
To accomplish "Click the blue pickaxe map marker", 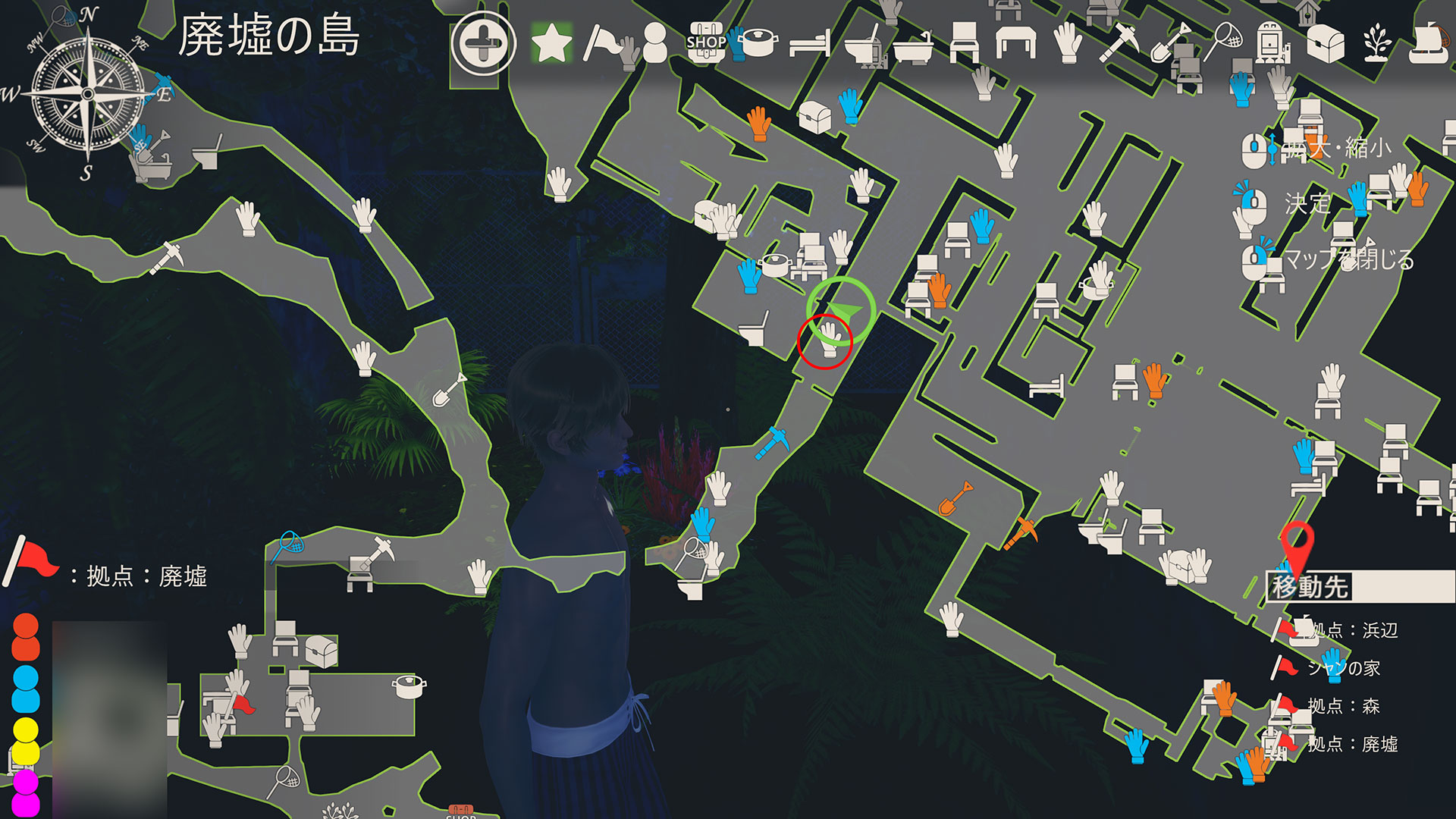I will click(773, 442).
